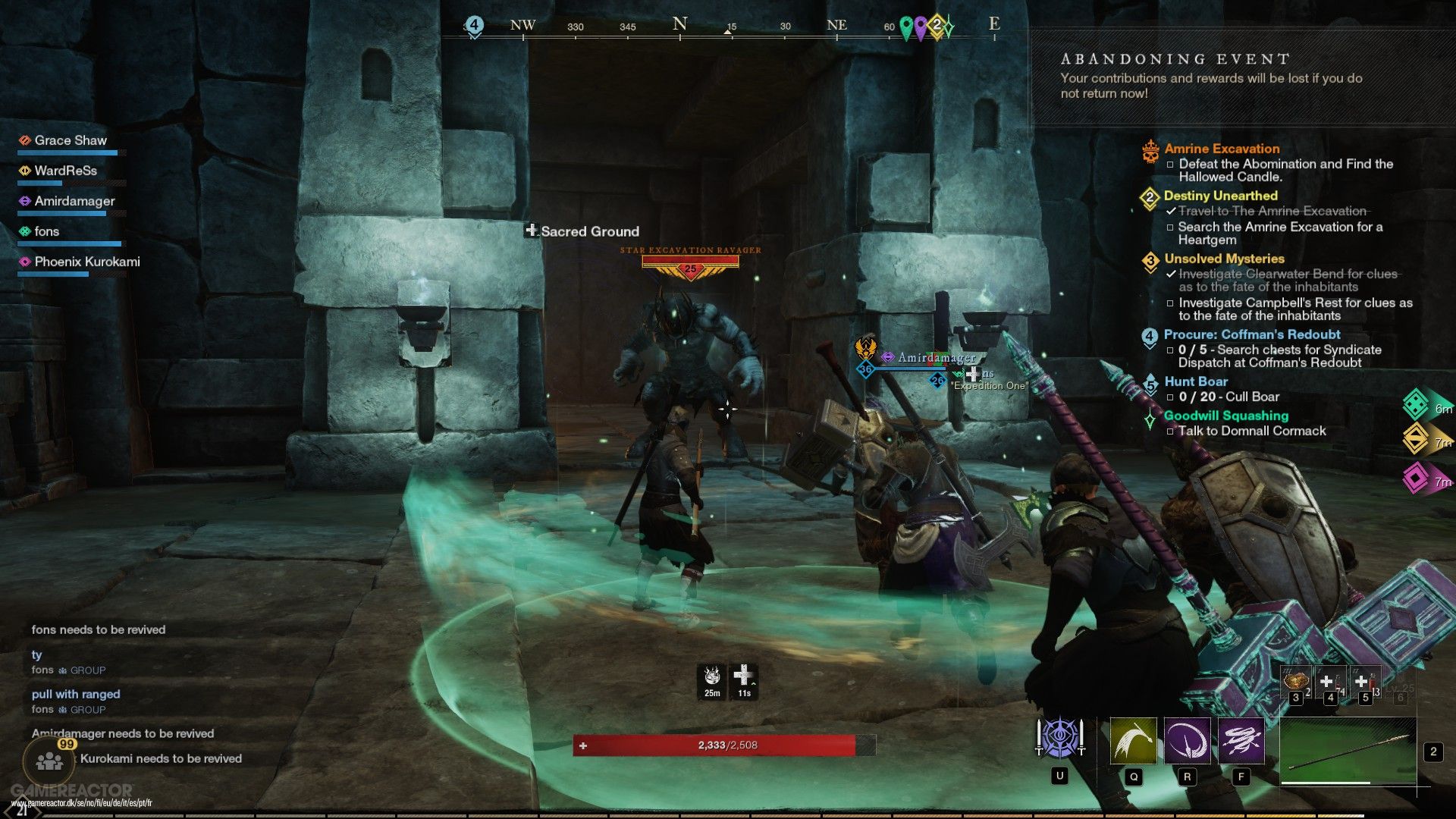Use the health potion in quickslot 4

pyautogui.click(x=1329, y=682)
